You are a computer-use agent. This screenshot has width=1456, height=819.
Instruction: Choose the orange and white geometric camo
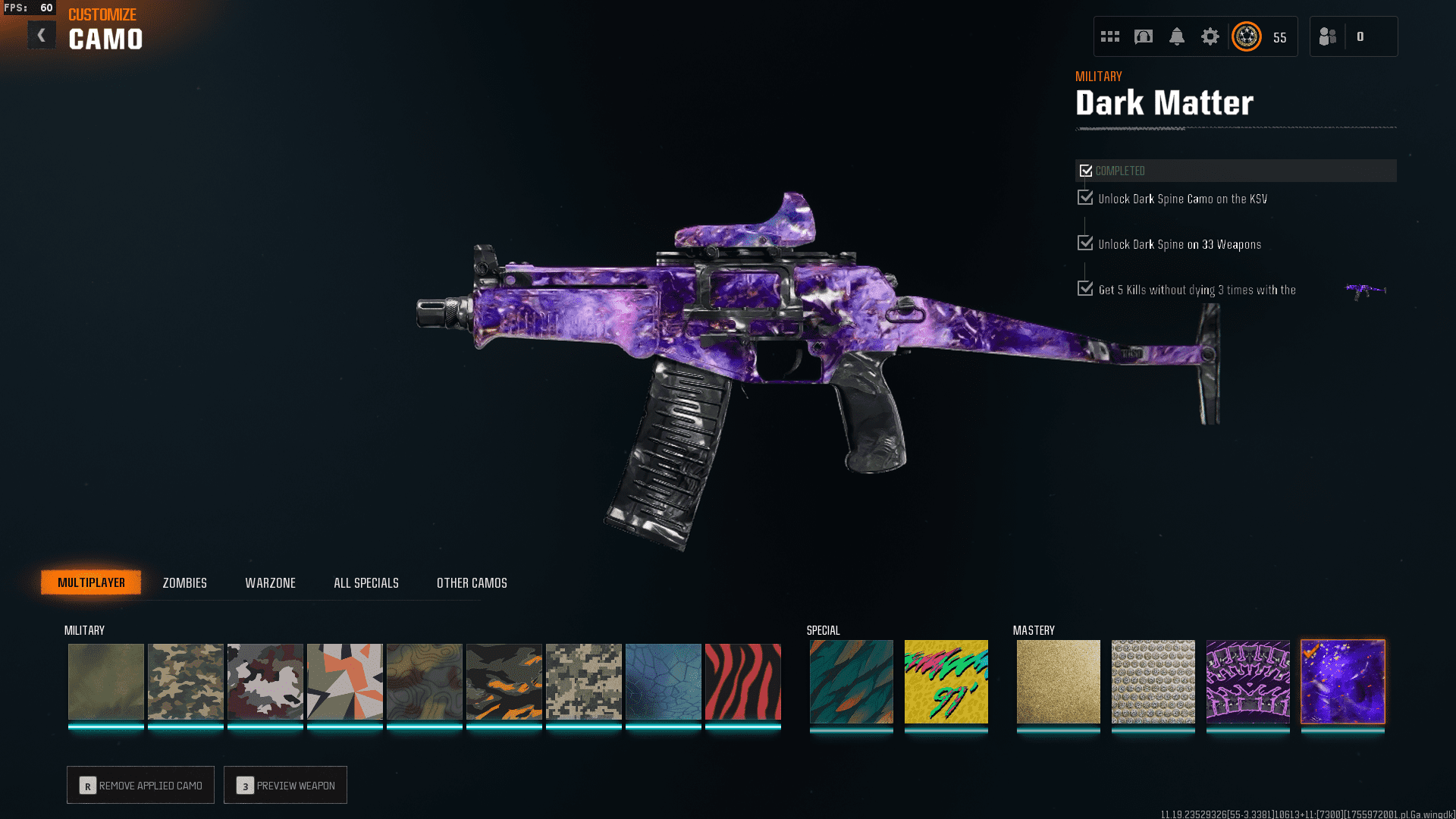click(344, 681)
